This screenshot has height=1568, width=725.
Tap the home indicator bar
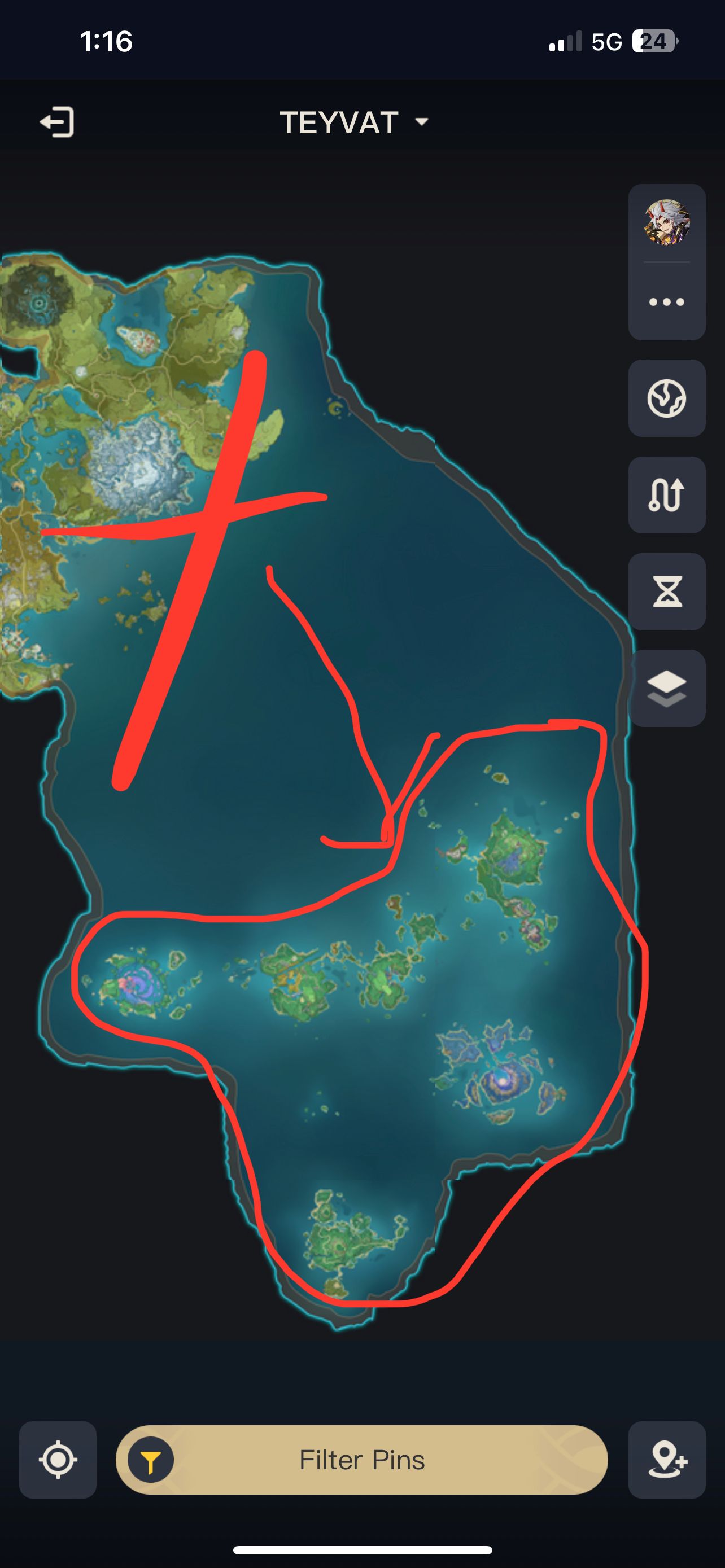click(x=362, y=1549)
